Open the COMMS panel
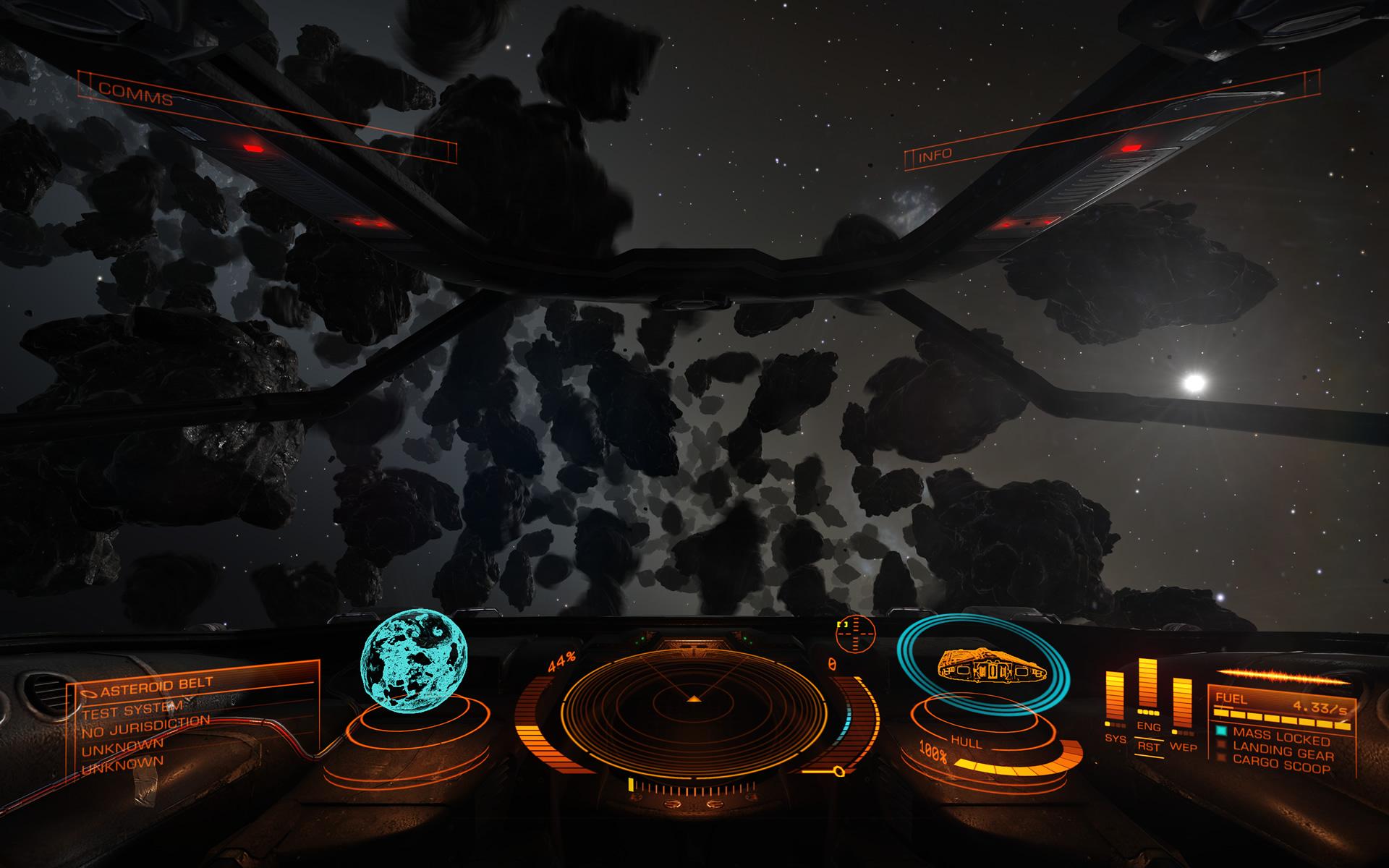The height and width of the screenshot is (868, 1389). click(x=136, y=92)
